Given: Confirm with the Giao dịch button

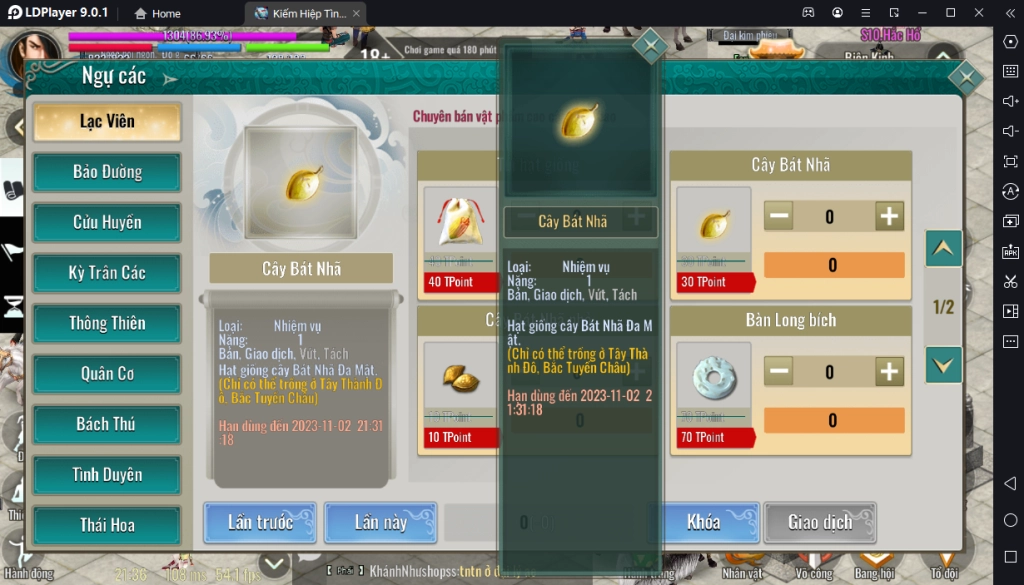Looking at the screenshot, I should point(820,522).
